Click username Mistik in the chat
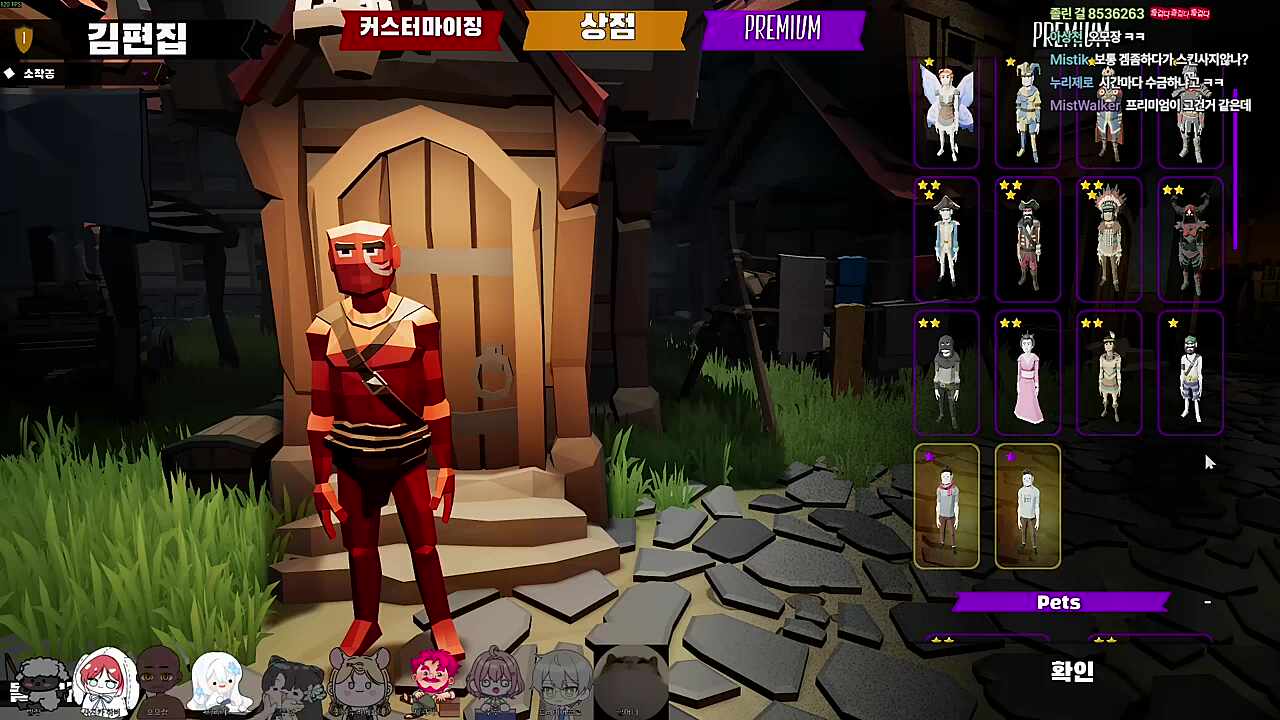 click(1069, 60)
